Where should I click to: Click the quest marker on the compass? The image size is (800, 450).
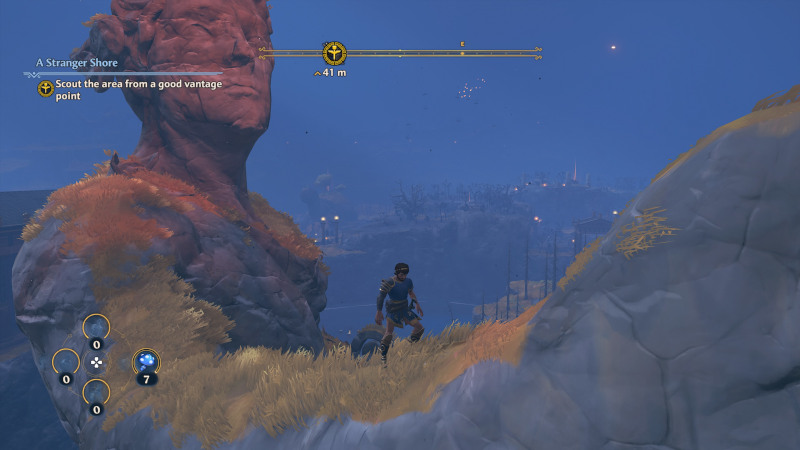(x=334, y=52)
